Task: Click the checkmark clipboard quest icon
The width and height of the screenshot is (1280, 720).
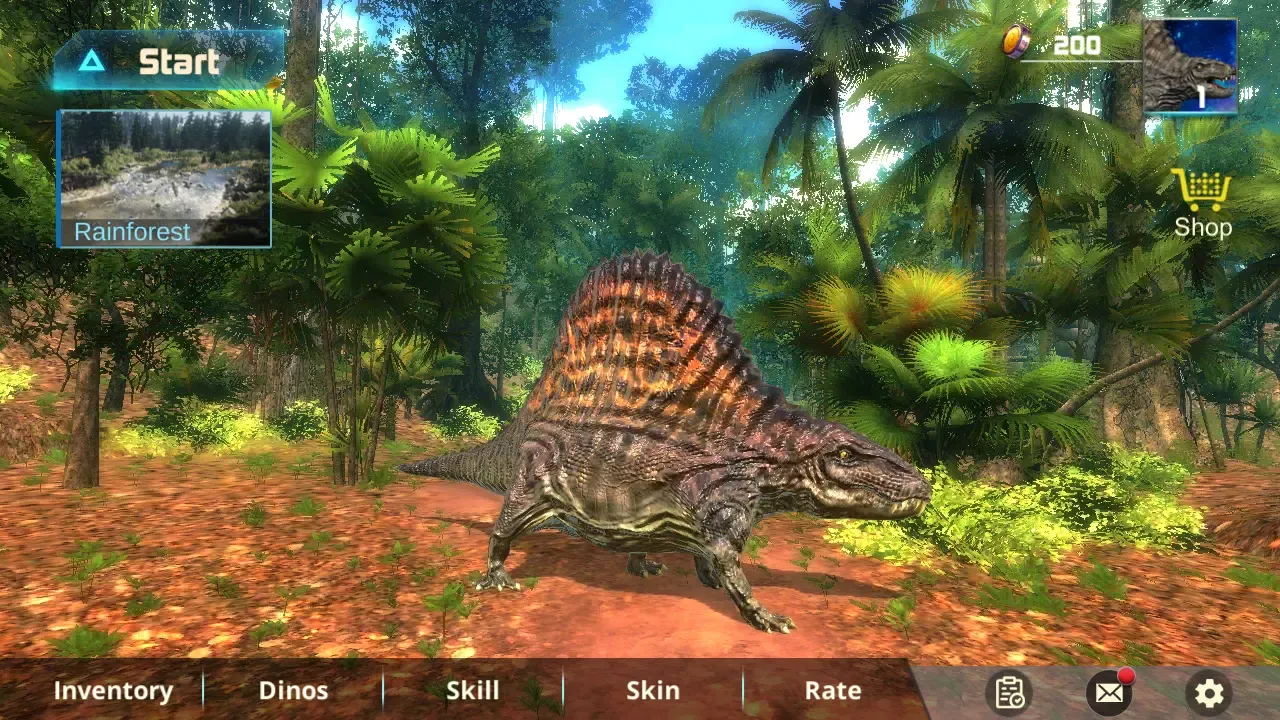Action: [x=1010, y=691]
